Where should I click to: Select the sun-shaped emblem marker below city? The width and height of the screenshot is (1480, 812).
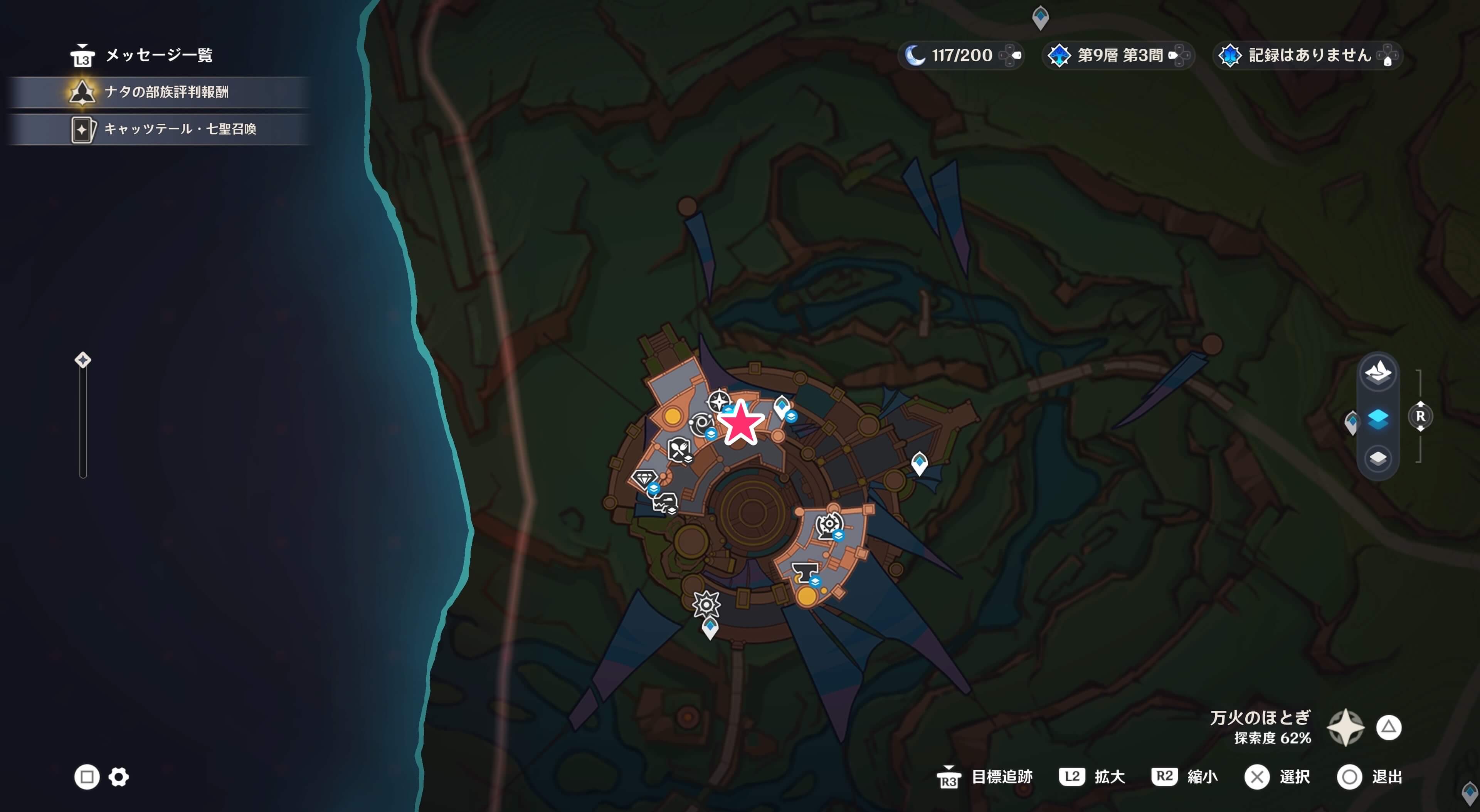[706, 604]
